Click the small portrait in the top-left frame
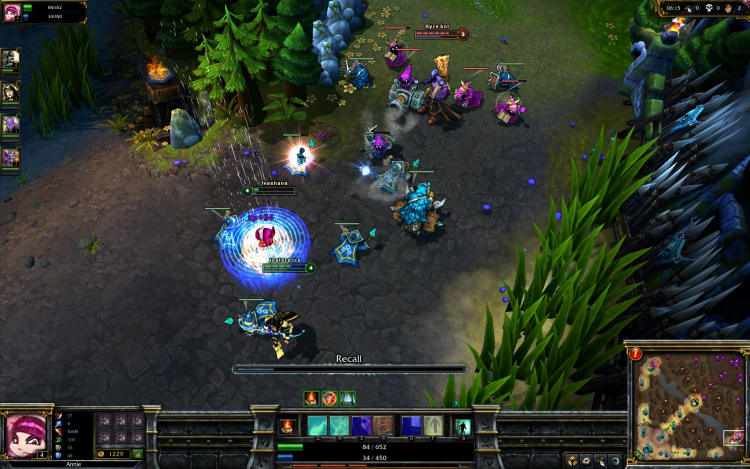Screen dimensions: 750x469 pos(14,12)
